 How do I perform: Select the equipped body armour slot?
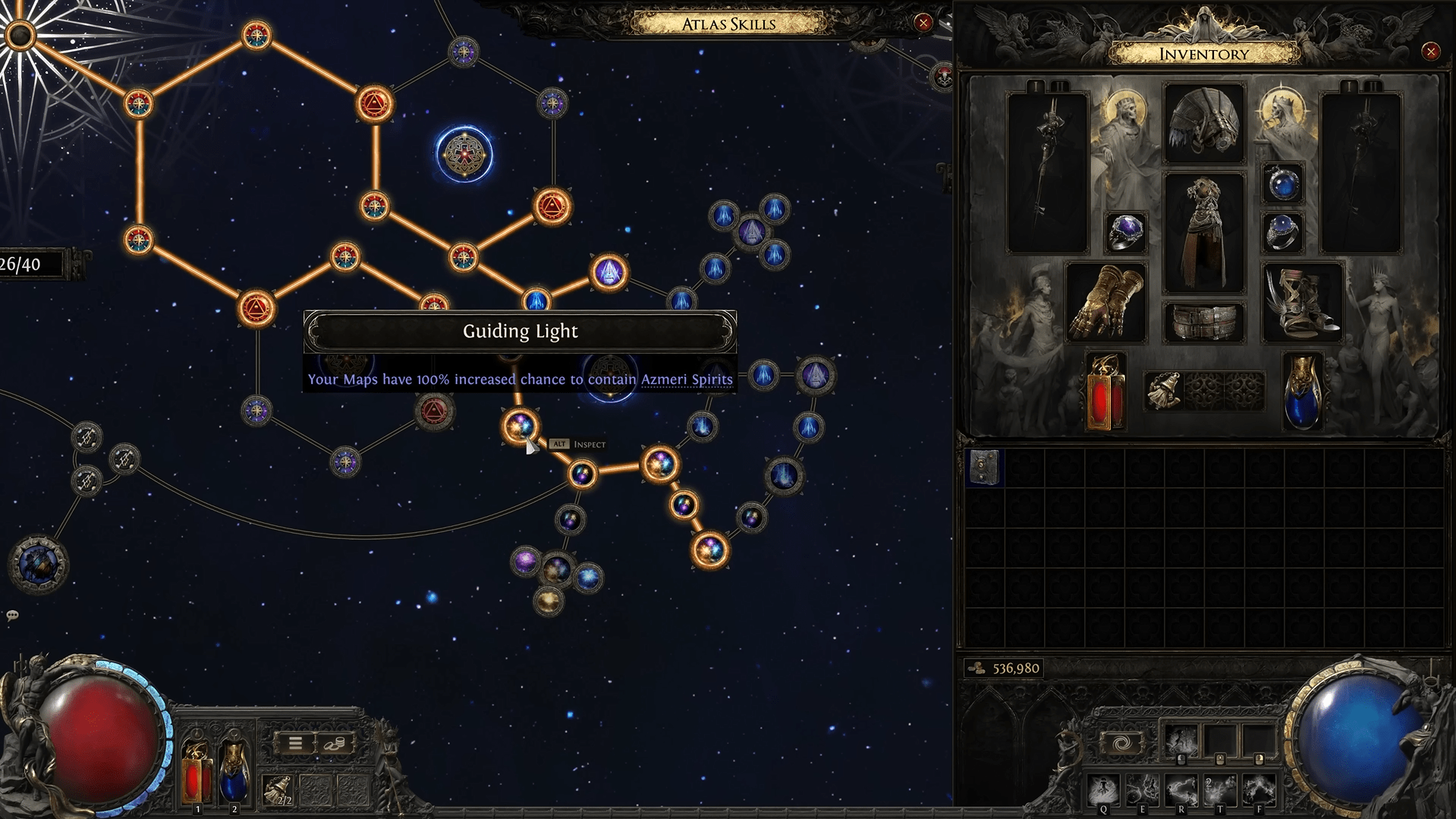click(1203, 232)
